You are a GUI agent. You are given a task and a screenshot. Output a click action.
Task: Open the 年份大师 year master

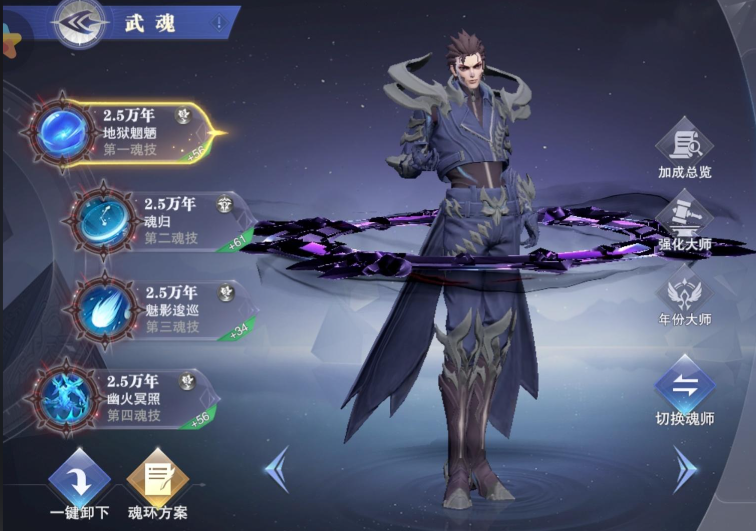tap(684, 297)
